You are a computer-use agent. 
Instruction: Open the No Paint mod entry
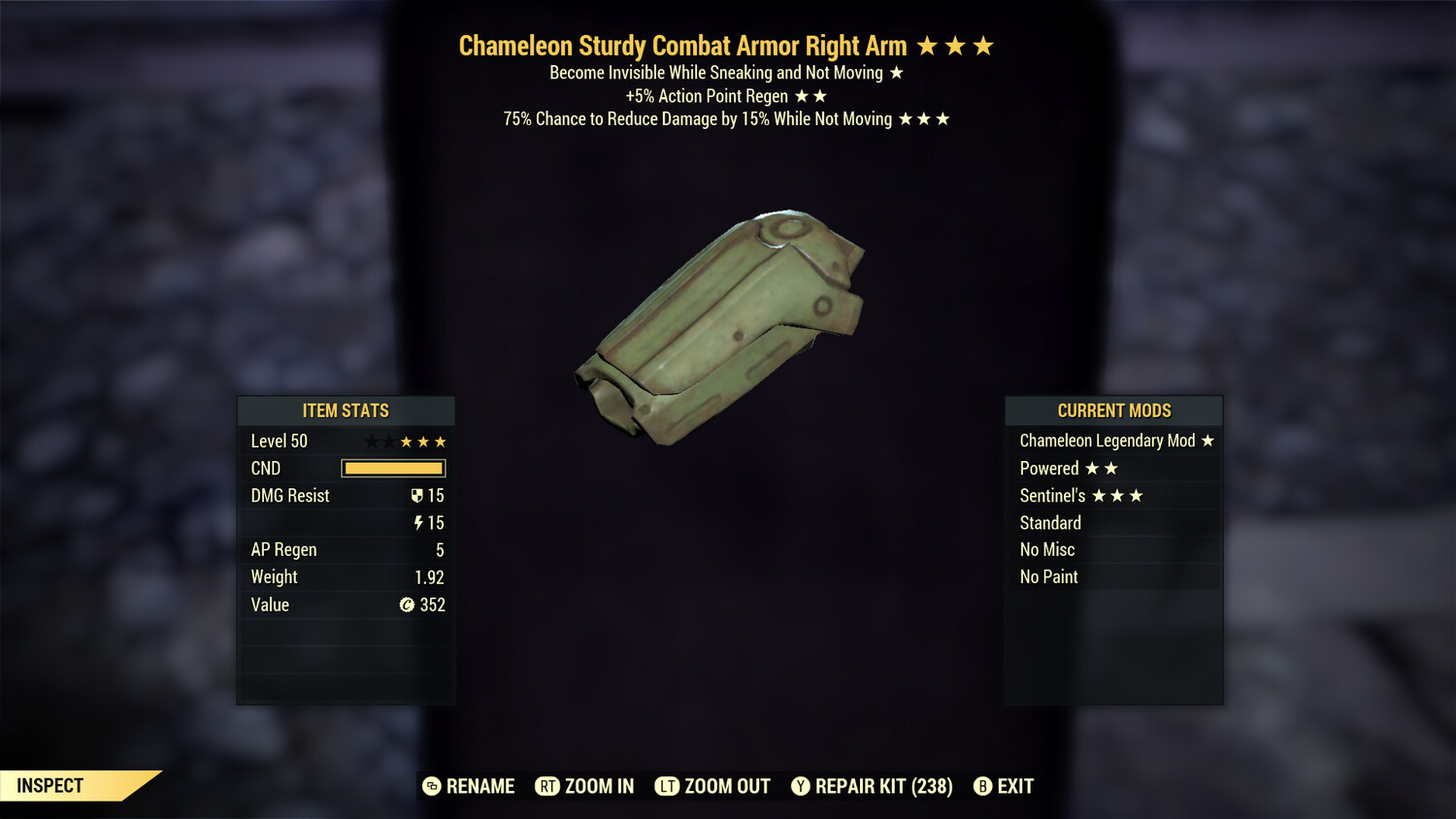(1048, 576)
